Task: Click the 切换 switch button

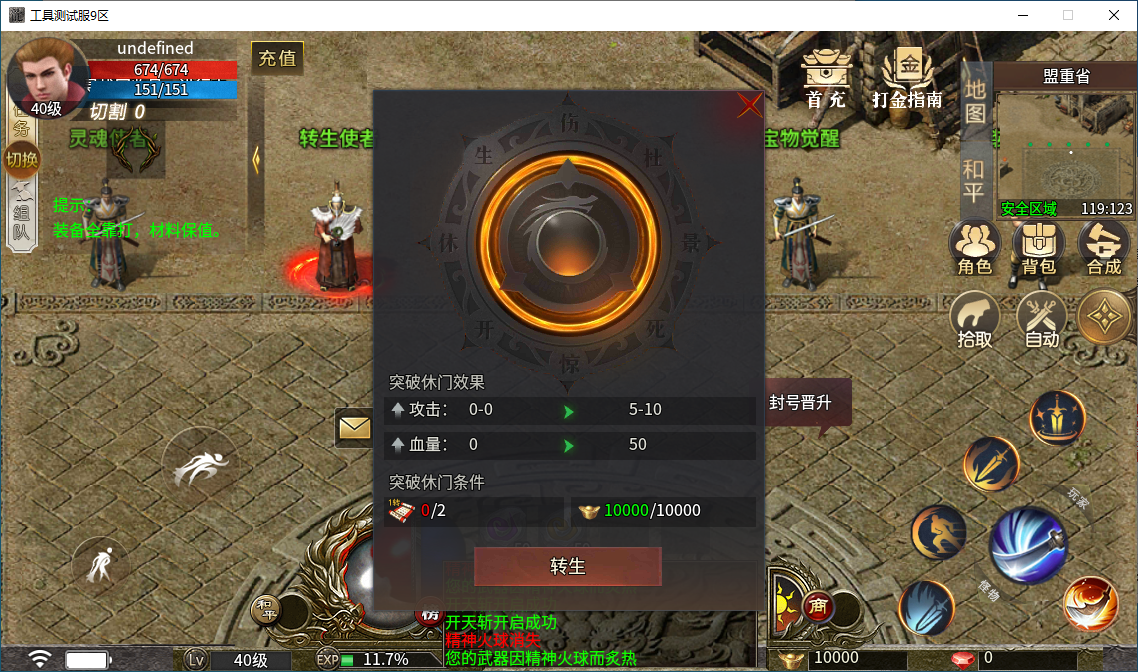Action: [x=21, y=159]
